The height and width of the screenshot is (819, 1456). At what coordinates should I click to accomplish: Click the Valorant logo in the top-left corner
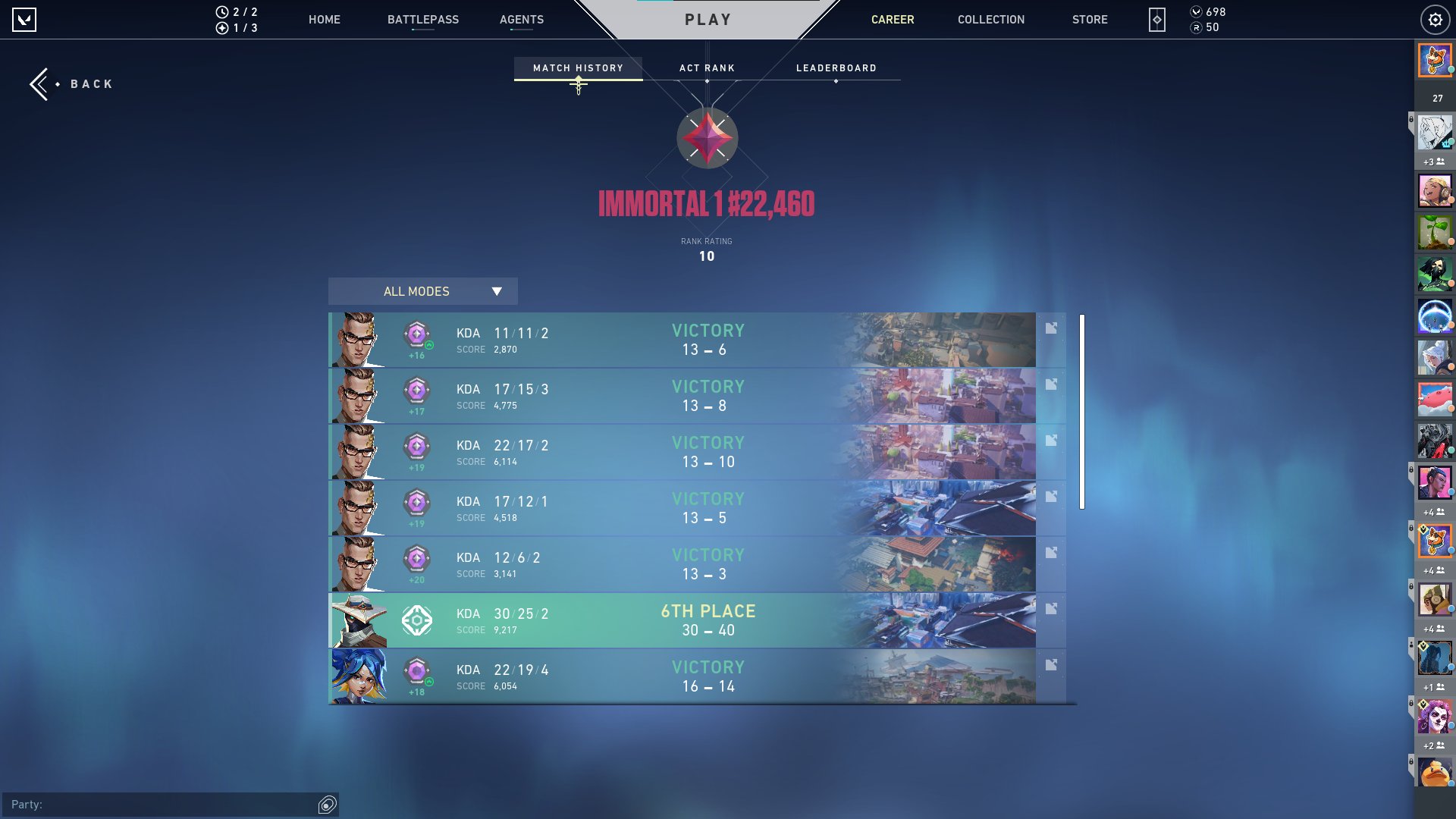click(25, 19)
